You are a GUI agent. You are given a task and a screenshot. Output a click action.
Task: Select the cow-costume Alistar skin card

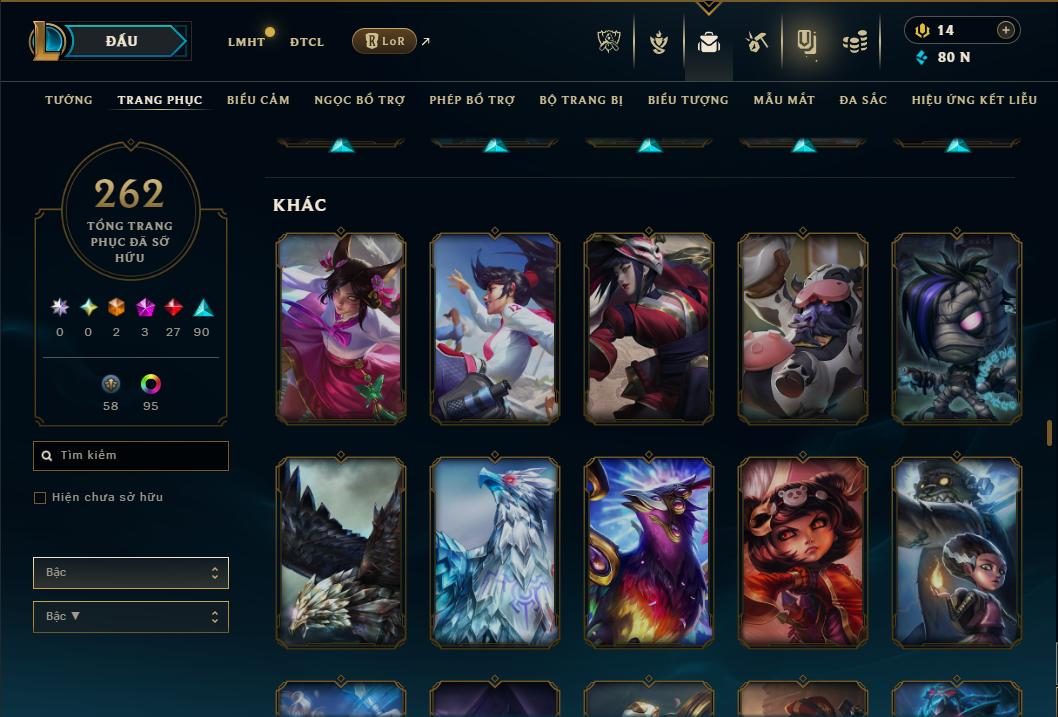[803, 328]
